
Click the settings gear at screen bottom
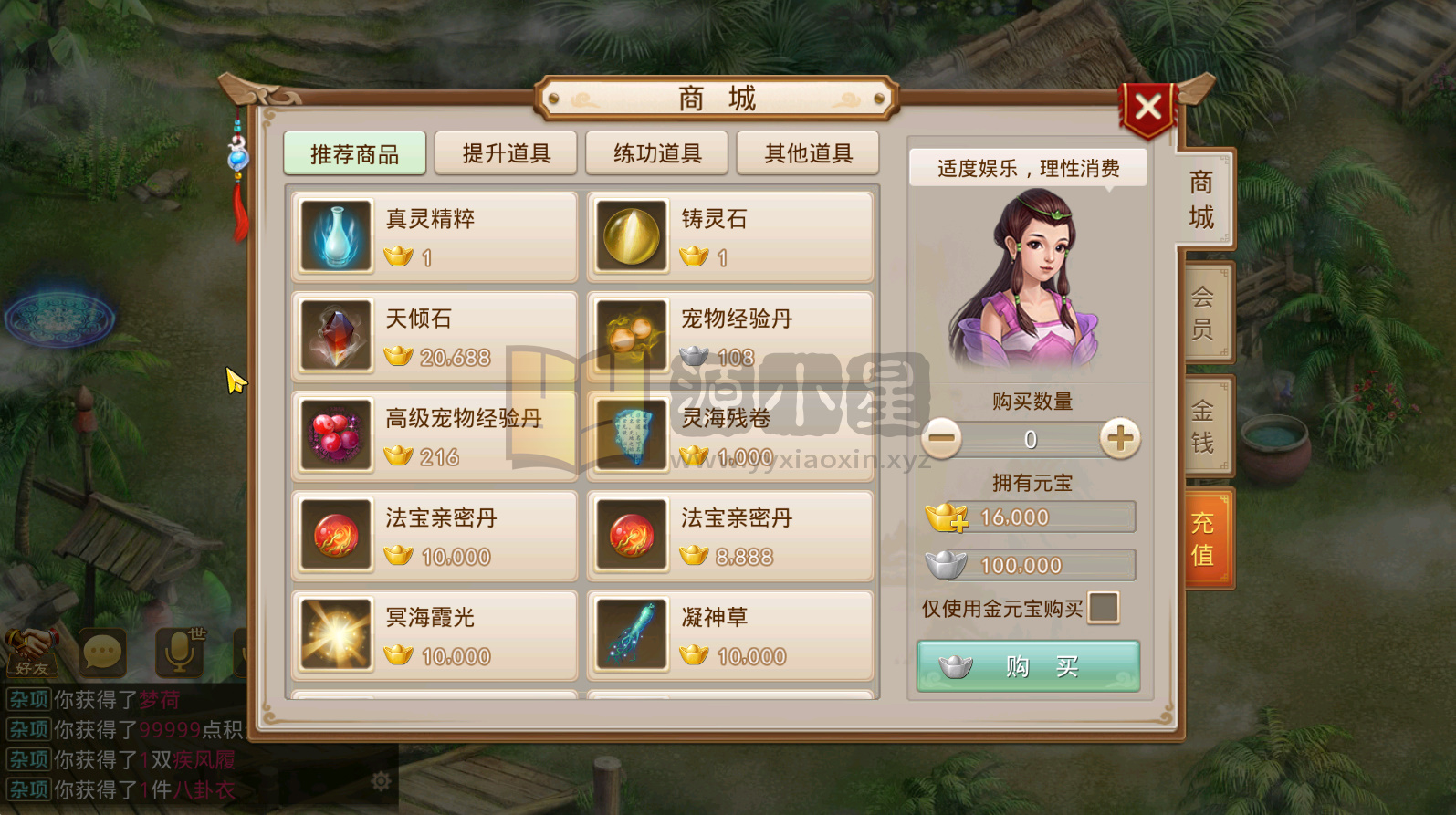[x=382, y=781]
